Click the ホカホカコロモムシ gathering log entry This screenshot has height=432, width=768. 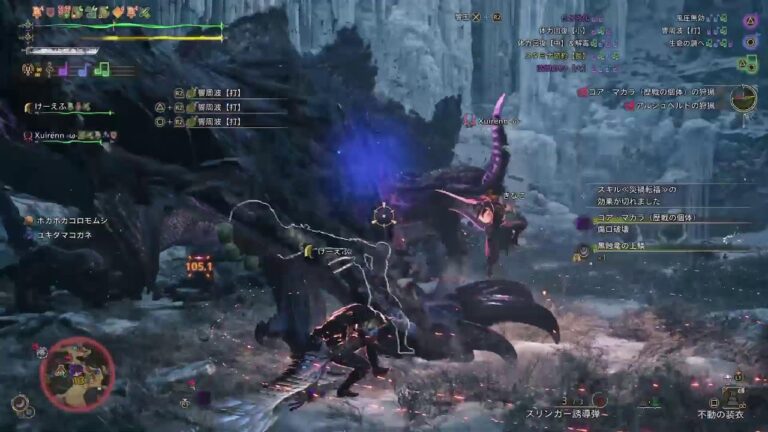(x=71, y=220)
